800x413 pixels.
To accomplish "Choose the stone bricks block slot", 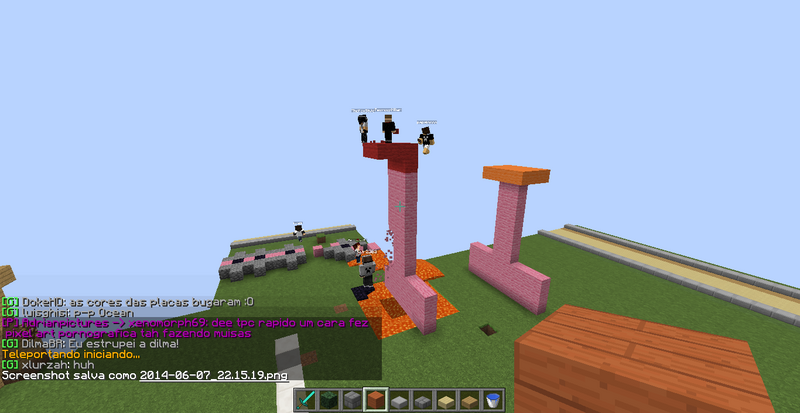I will [x=352, y=400].
